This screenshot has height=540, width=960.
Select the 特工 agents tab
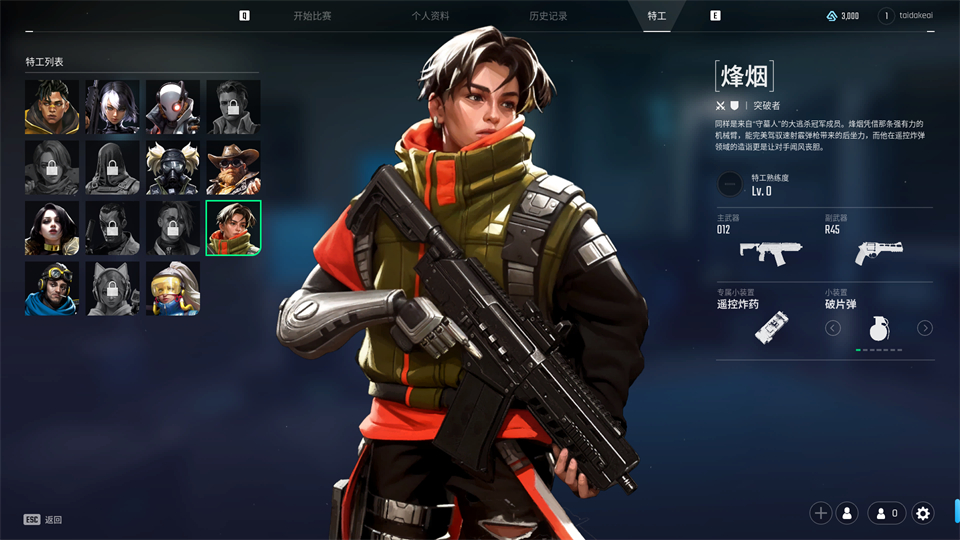[x=656, y=16]
